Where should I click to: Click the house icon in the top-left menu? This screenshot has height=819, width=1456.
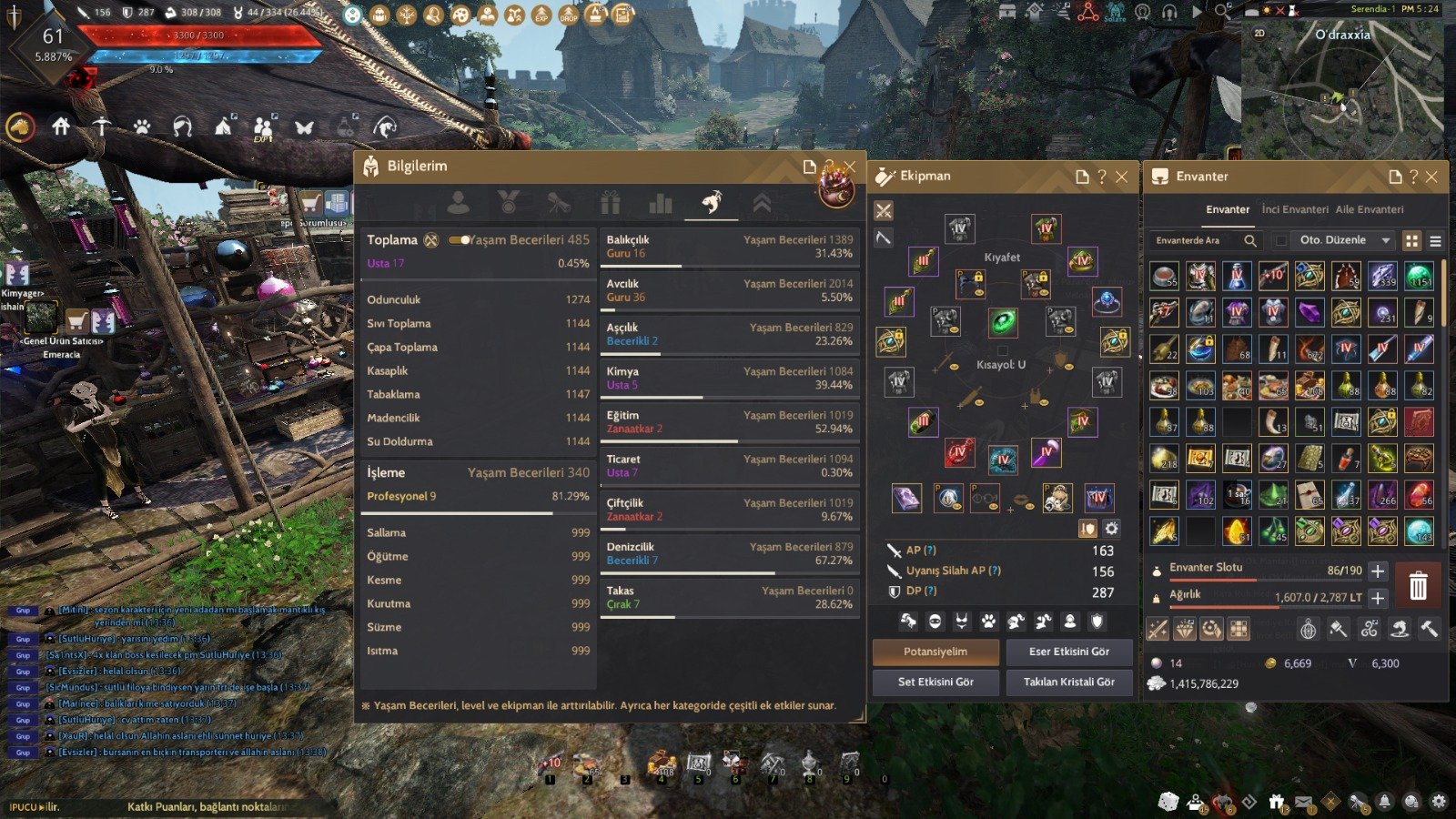click(x=61, y=126)
